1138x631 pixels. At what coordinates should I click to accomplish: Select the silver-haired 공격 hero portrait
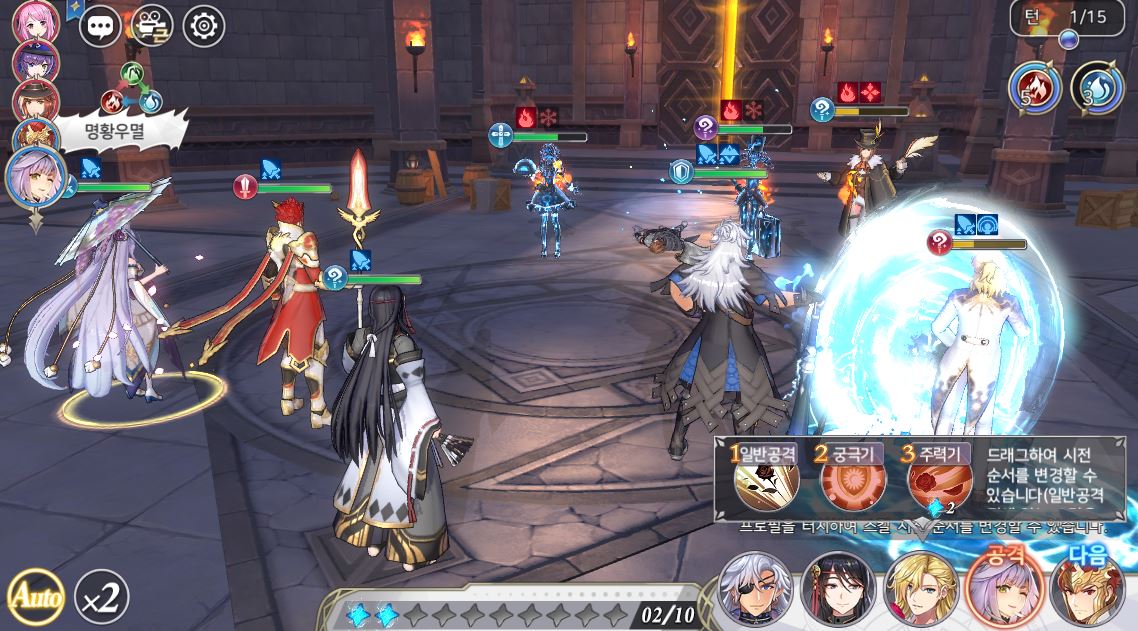pyautogui.click(x=1003, y=590)
